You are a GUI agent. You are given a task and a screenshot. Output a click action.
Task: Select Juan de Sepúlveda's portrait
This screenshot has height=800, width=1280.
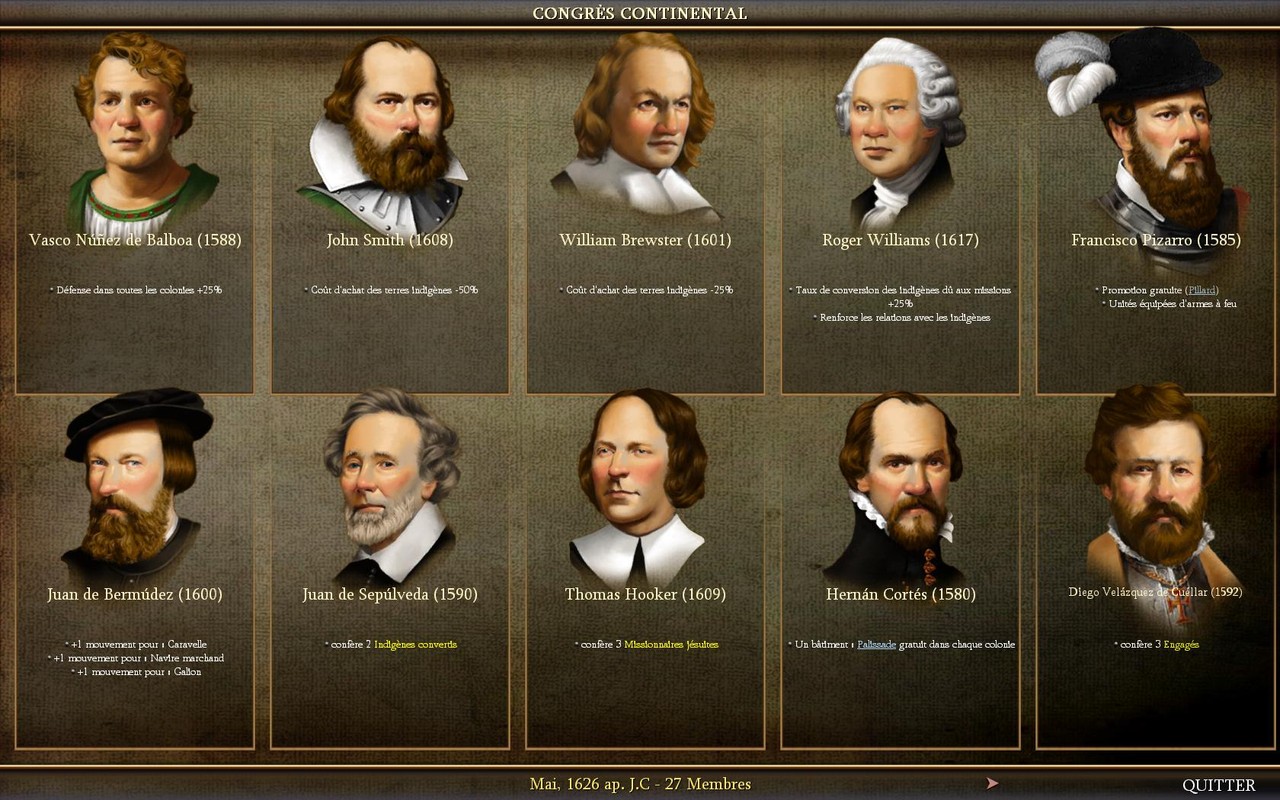(x=392, y=485)
